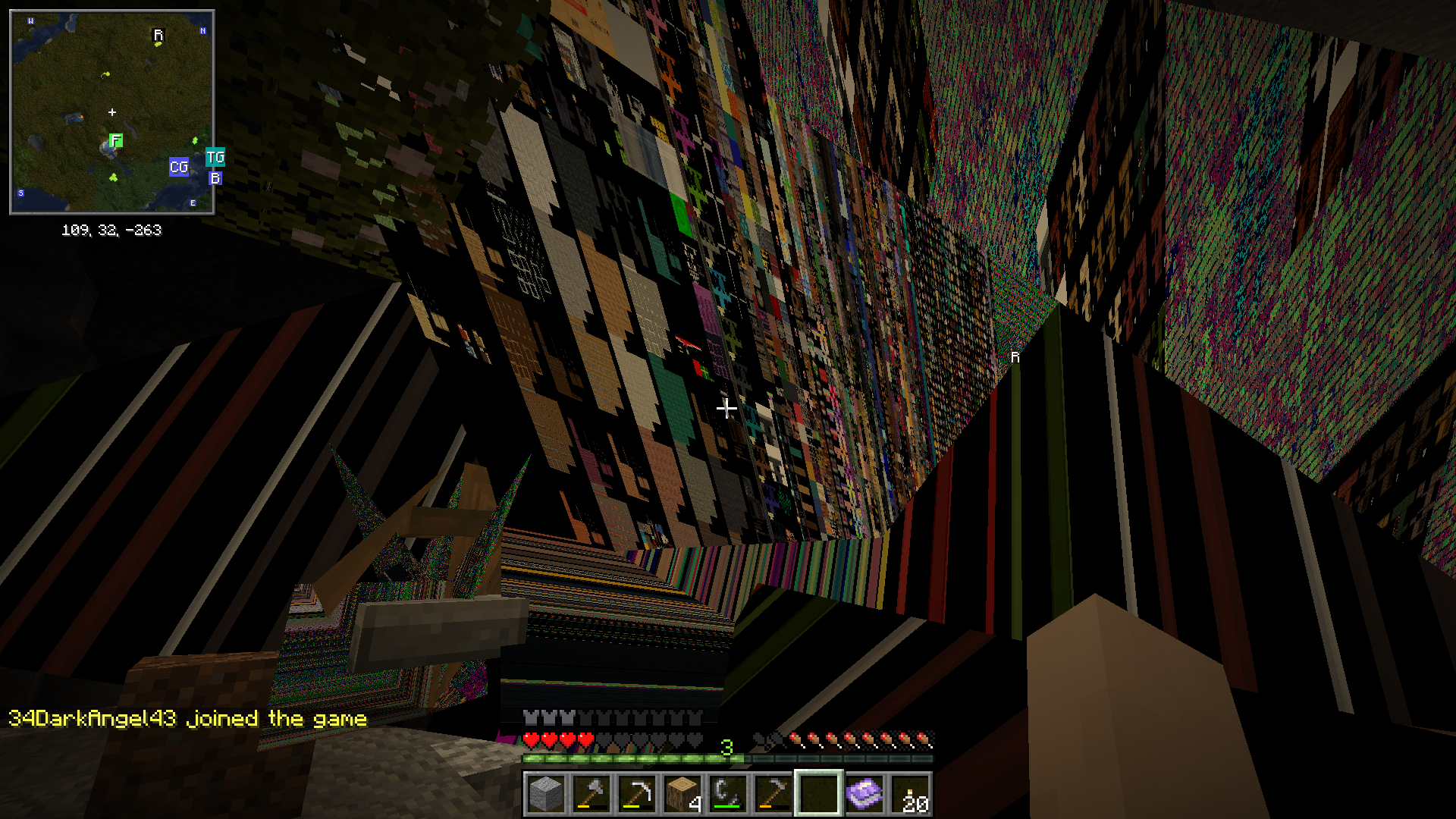Click the leftmost red heart in the health bar
Image resolution: width=1456 pixels, height=819 pixels.
pyautogui.click(x=529, y=737)
